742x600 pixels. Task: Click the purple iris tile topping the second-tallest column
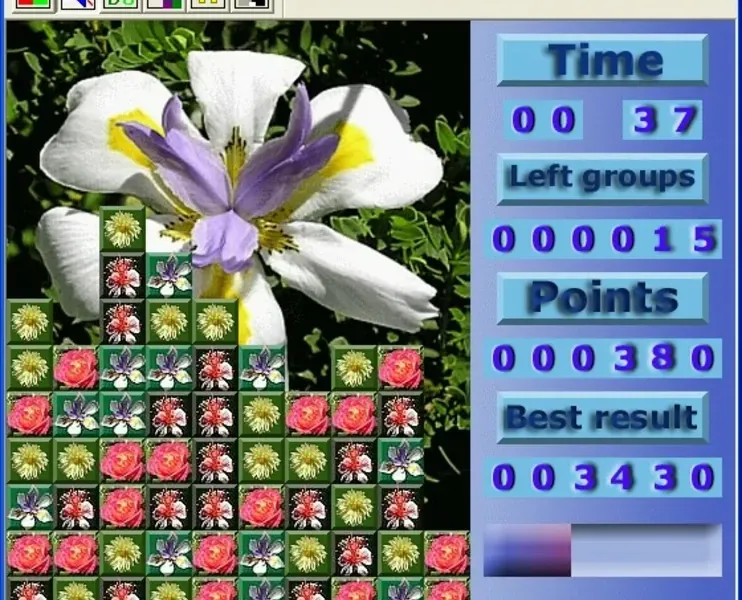[x=169, y=275]
